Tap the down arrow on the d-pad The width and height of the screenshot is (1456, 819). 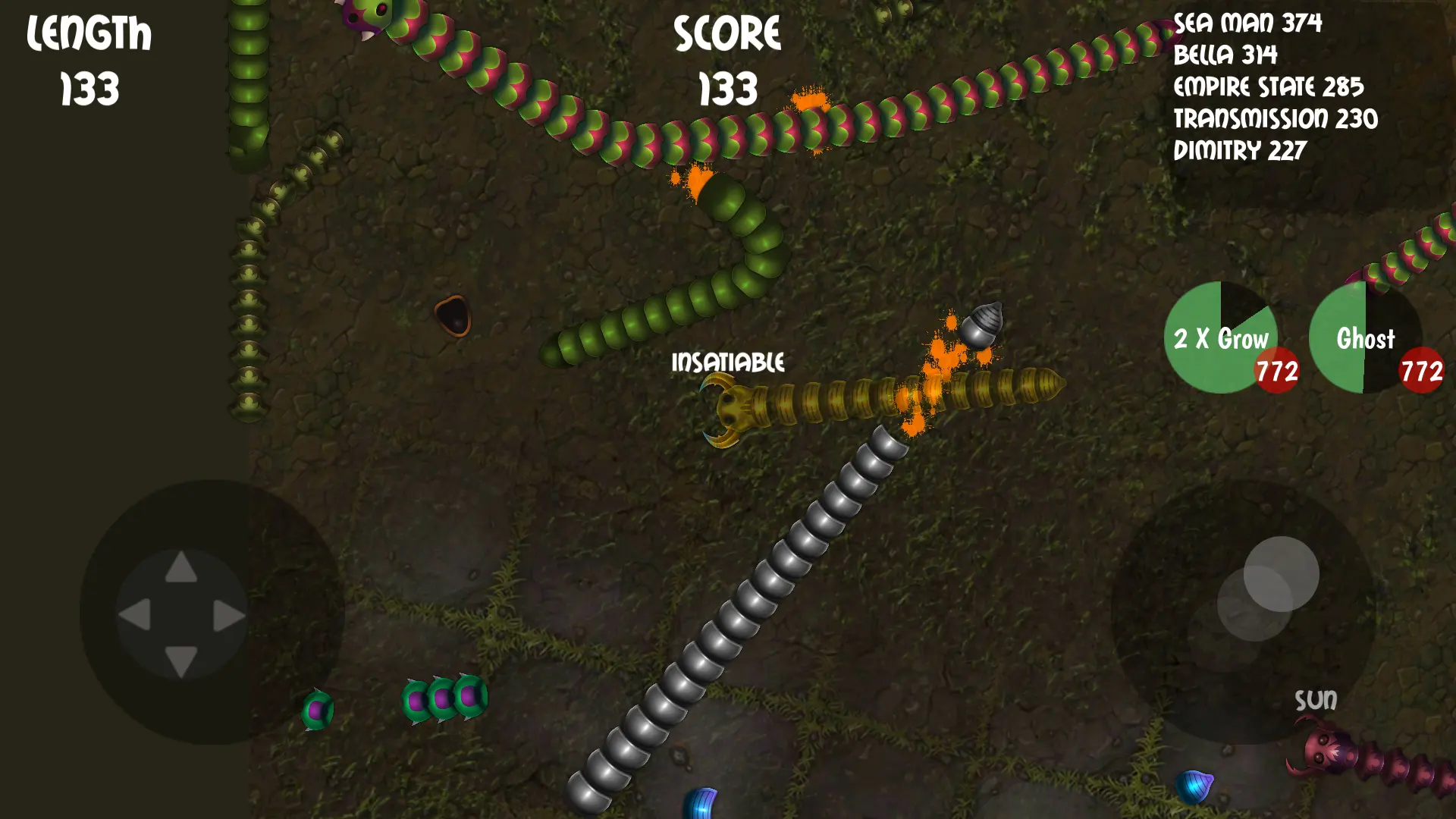(181, 661)
